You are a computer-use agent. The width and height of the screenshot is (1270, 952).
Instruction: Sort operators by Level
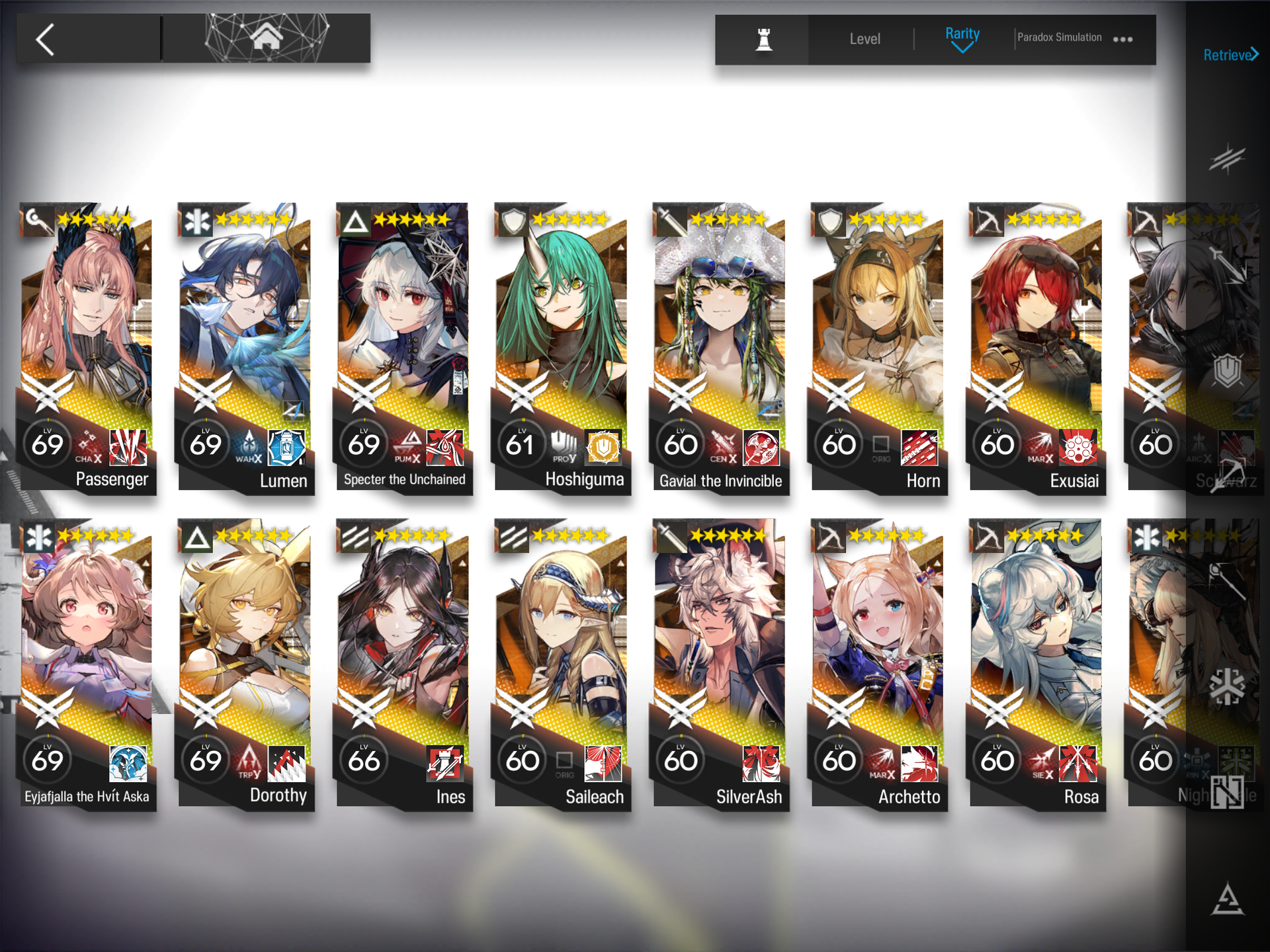[865, 40]
